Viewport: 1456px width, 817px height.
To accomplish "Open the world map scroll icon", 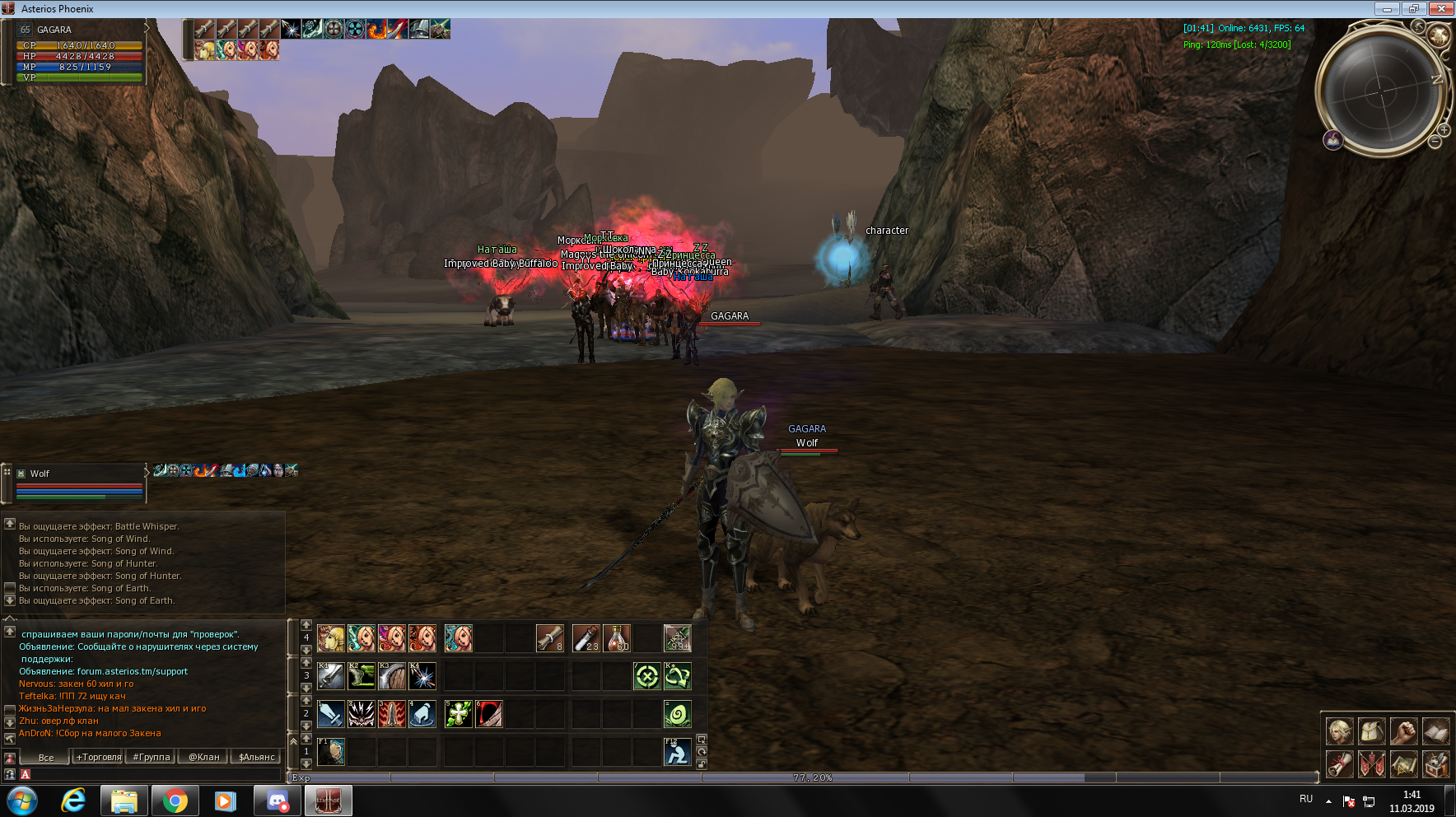I will (1404, 764).
